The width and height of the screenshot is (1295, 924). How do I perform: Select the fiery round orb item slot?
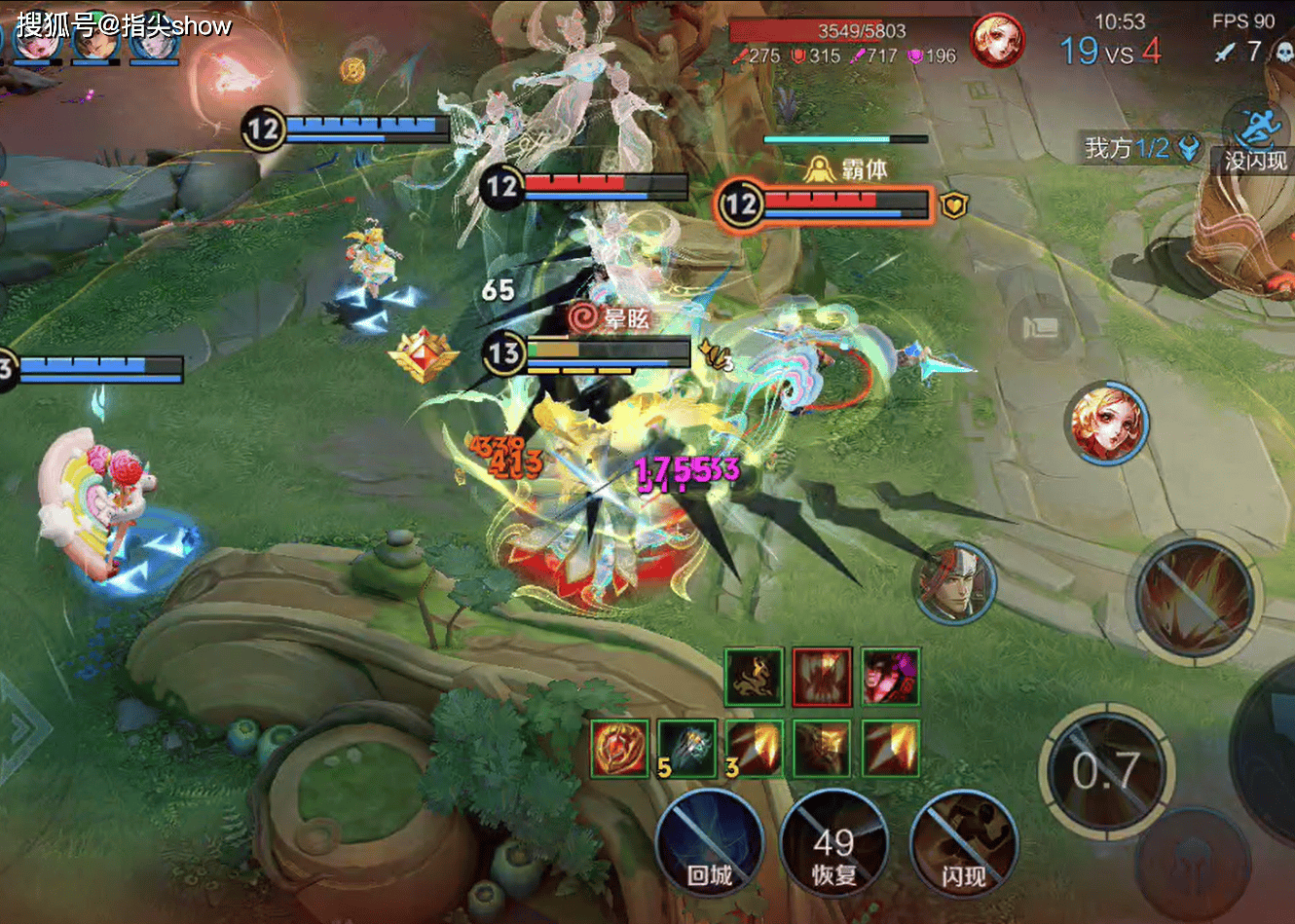619,748
